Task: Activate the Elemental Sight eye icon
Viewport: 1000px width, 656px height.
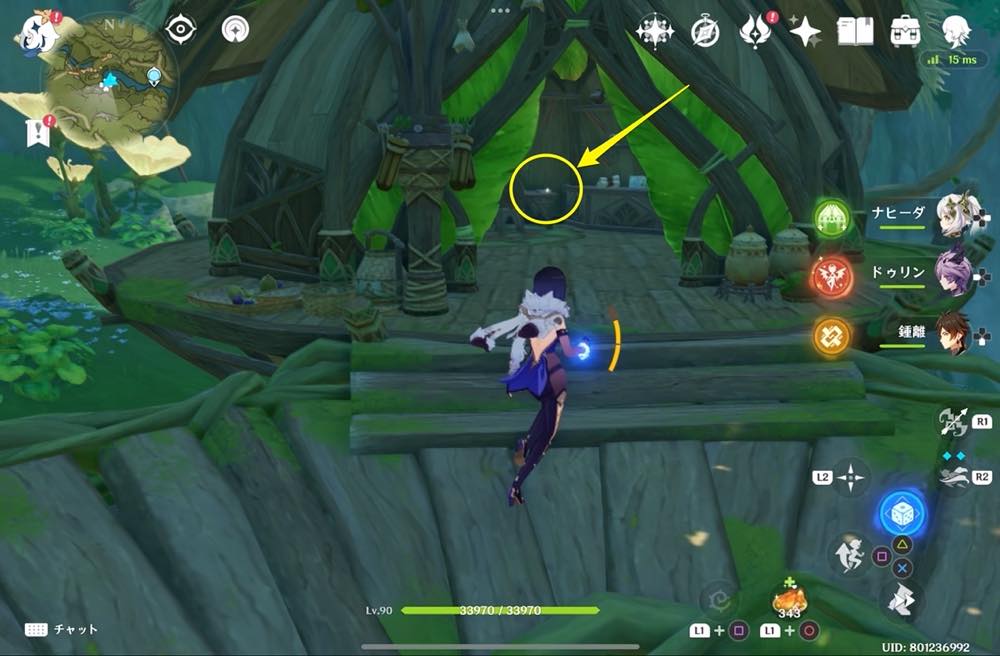Action: [x=180, y=30]
